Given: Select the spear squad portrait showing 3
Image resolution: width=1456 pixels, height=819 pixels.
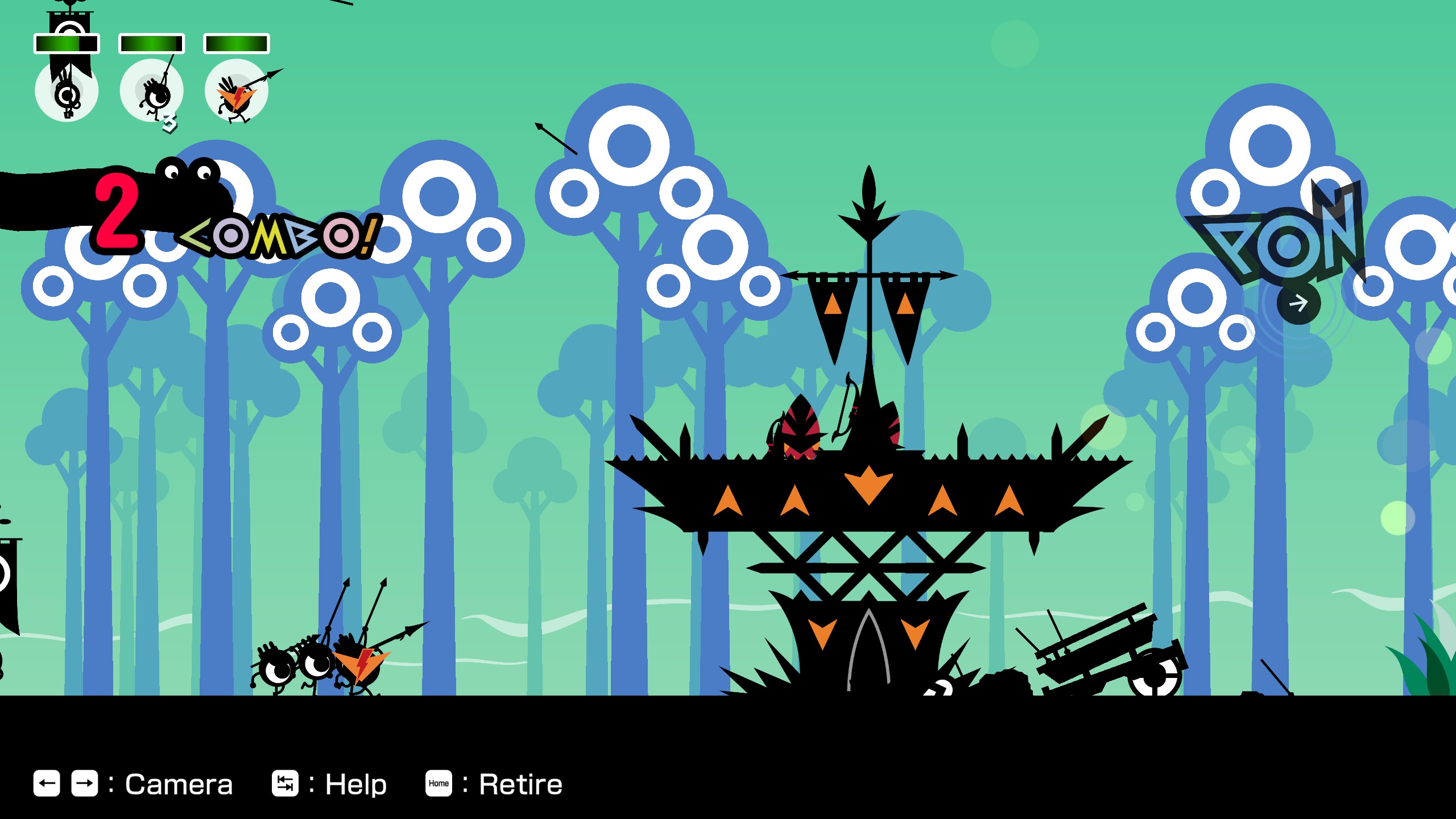Looking at the screenshot, I should click(151, 91).
